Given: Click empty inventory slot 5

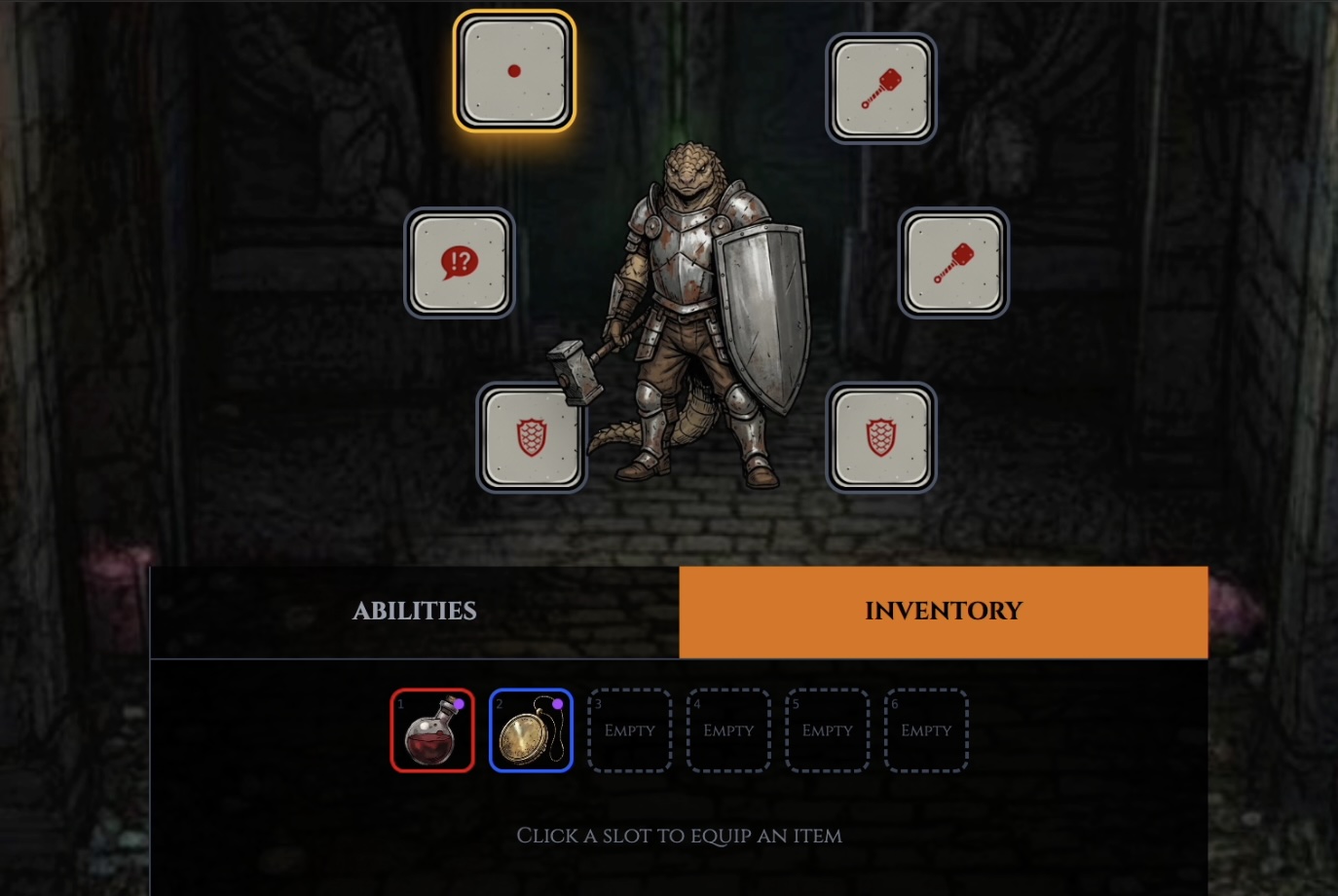Looking at the screenshot, I should click(x=826, y=729).
